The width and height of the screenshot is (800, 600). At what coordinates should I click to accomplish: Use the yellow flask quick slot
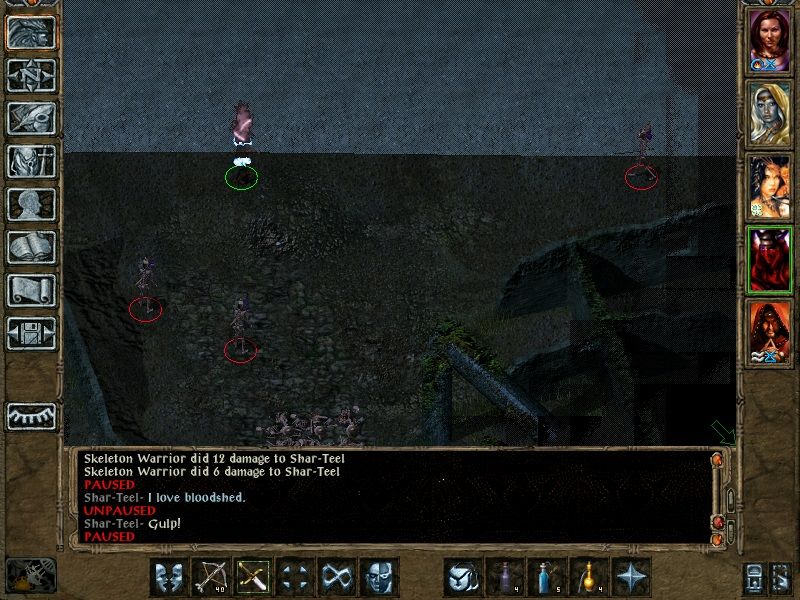(589, 577)
